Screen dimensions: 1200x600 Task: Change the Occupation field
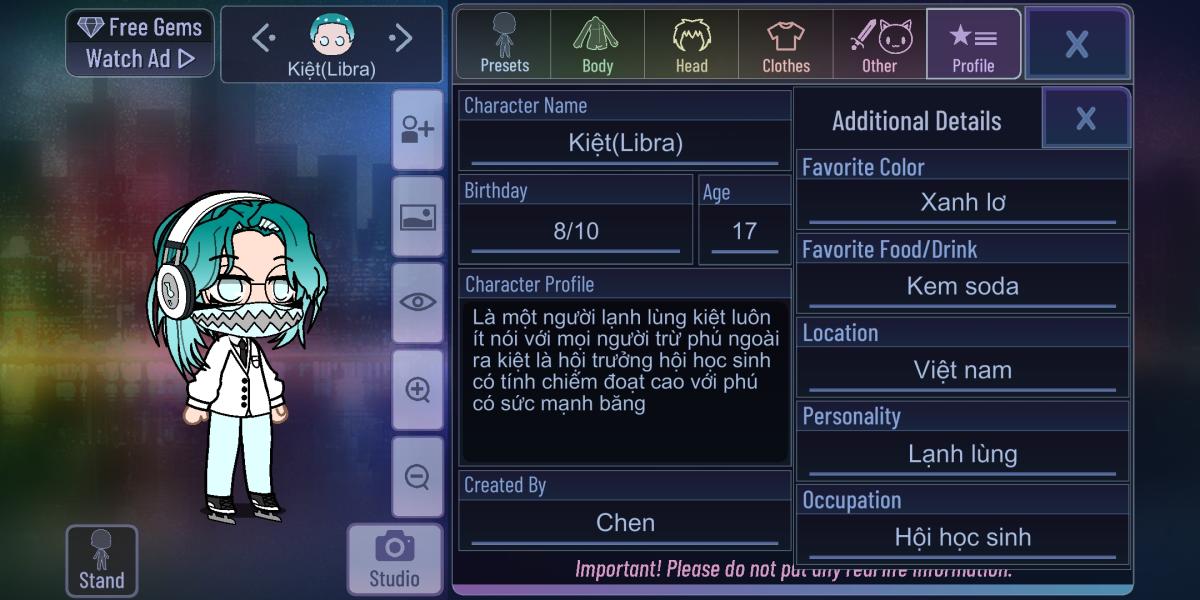962,538
